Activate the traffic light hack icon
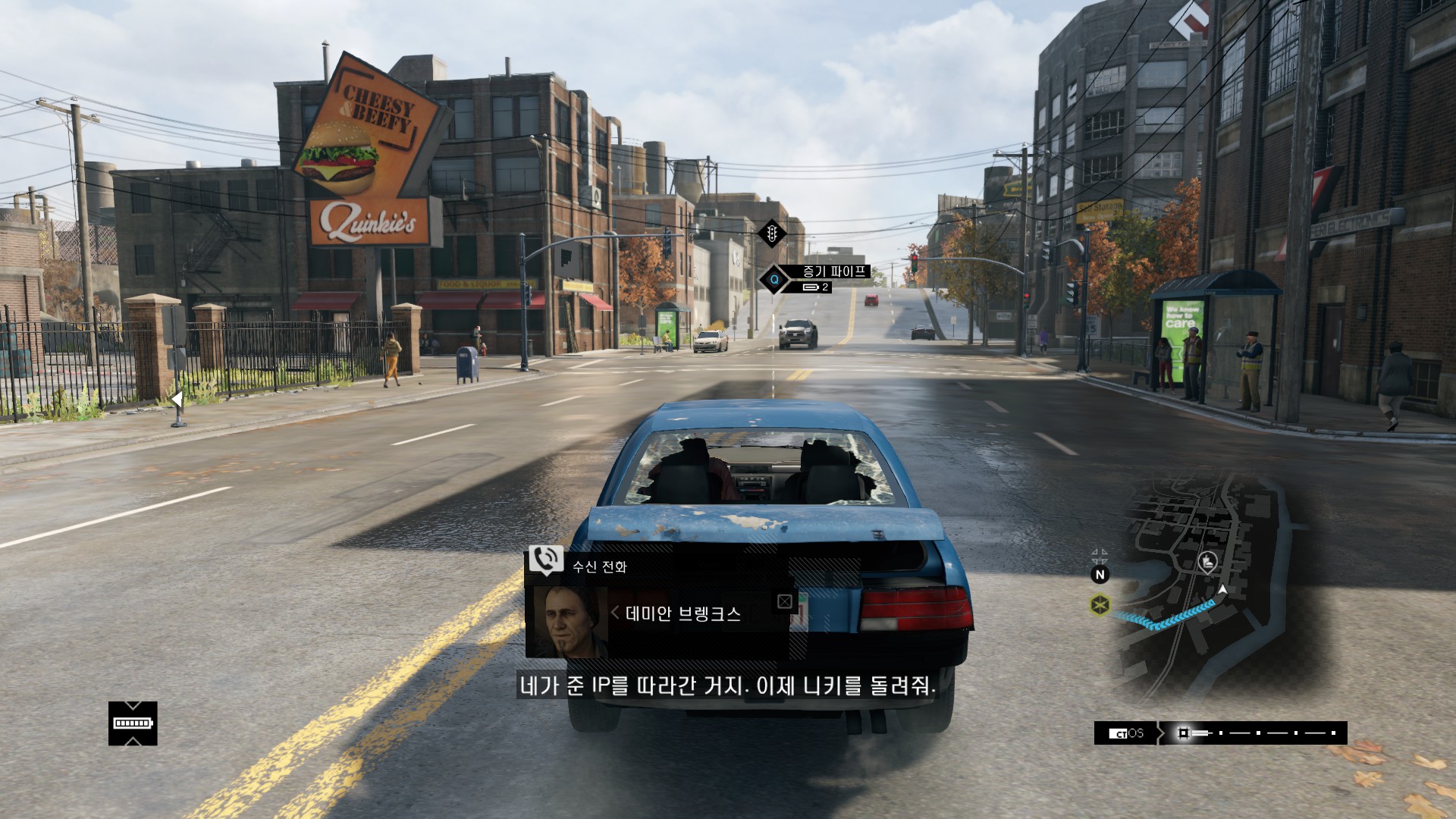This screenshot has width=1456, height=819. [772, 234]
